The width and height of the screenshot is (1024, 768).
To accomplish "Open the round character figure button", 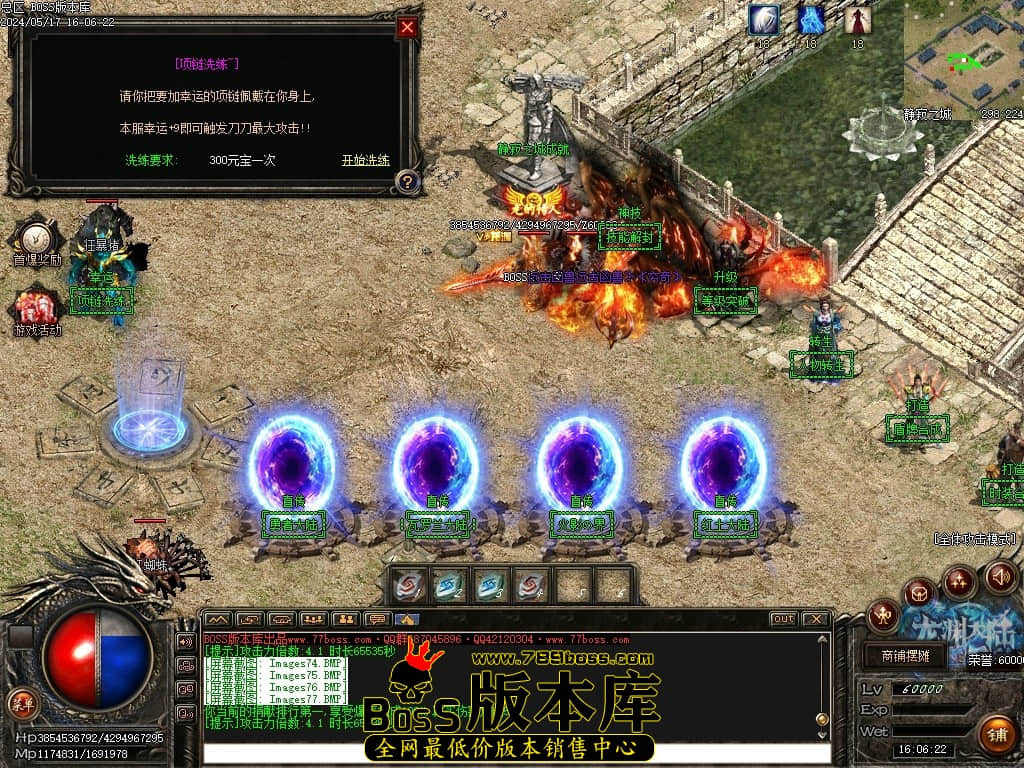I will click(884, 615).
